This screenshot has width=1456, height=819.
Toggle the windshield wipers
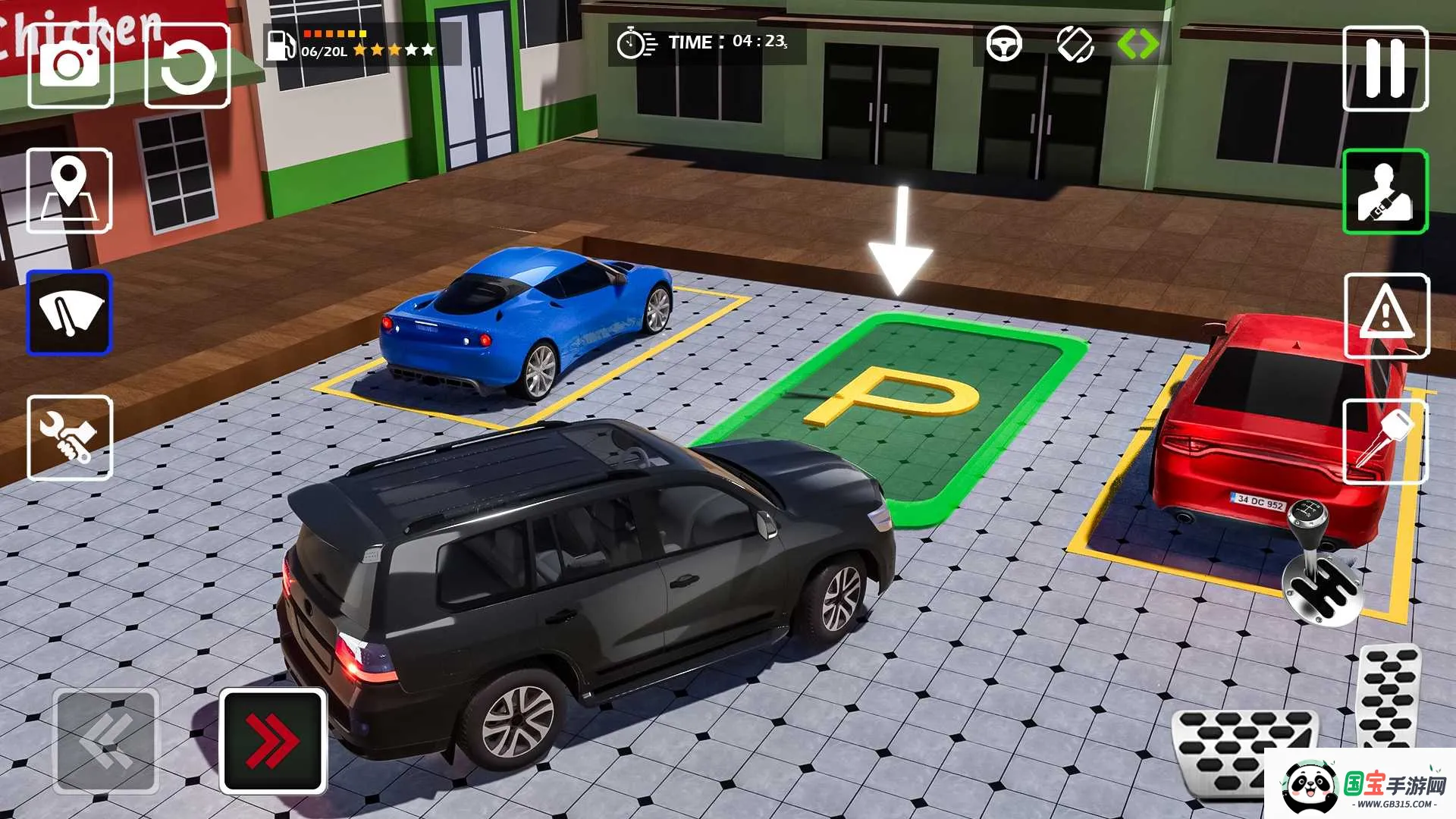click(69, 313)
